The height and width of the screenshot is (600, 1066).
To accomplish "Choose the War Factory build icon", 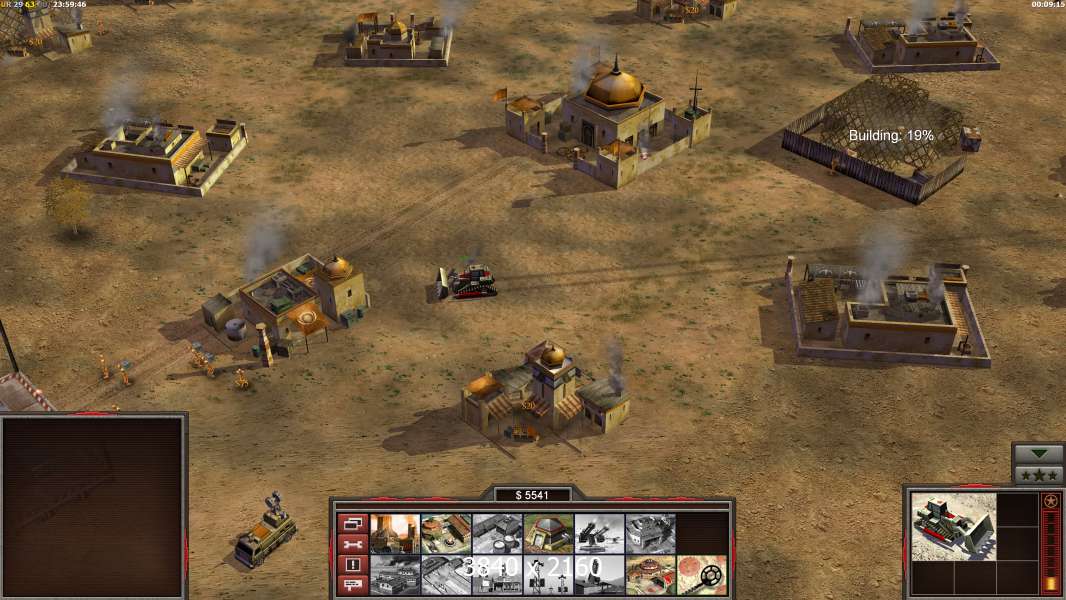I will click(650, 533).
